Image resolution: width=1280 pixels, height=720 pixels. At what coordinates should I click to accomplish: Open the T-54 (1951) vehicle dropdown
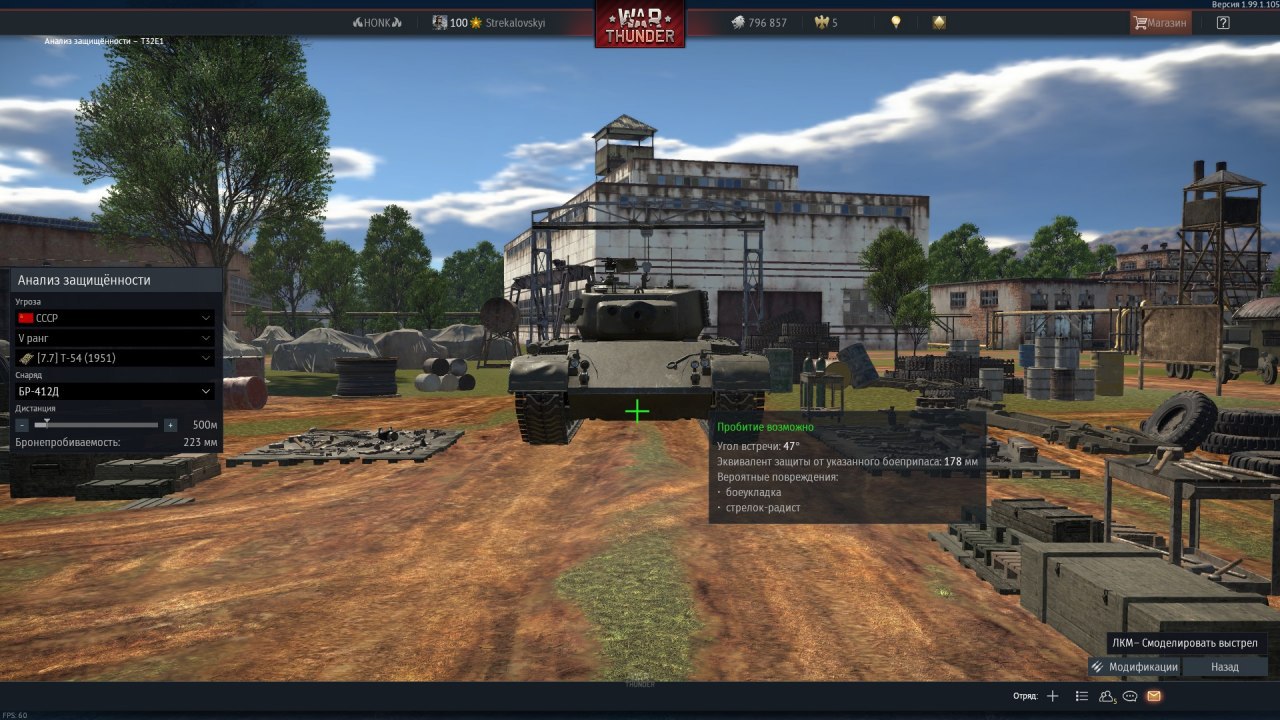coord(115,358)
